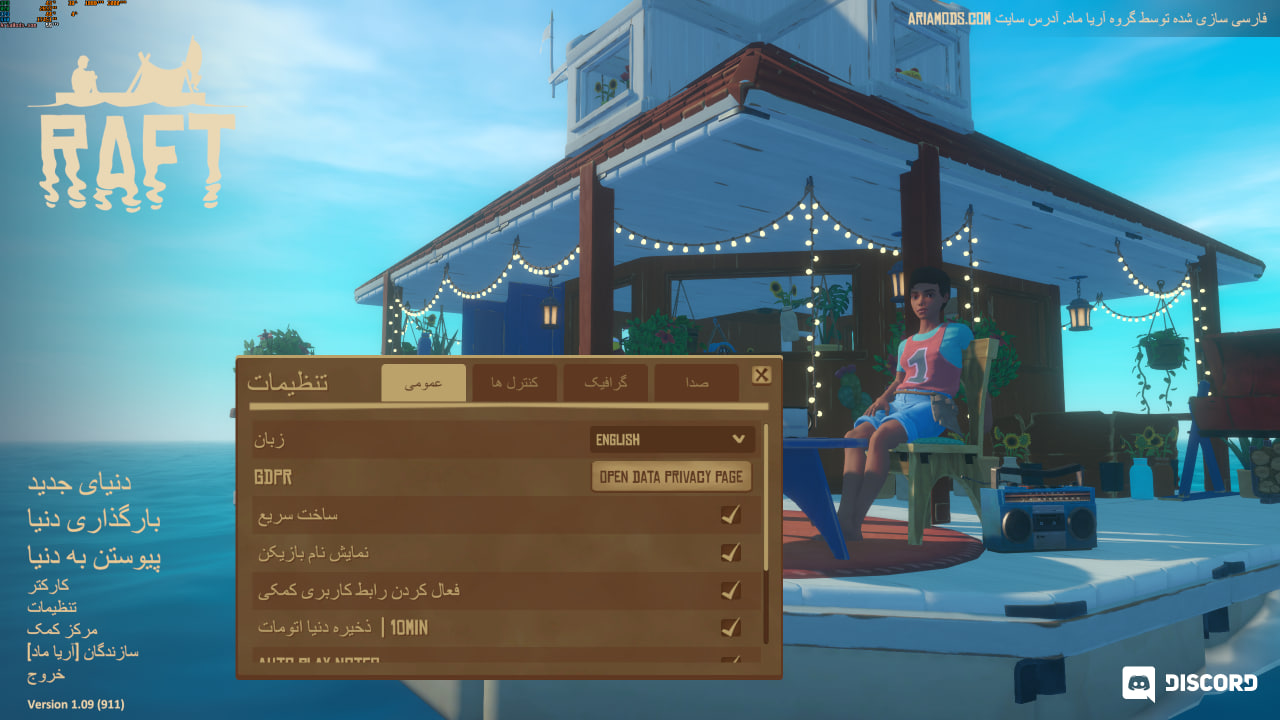Open the Discord link
The width and height of the screenshot is (1280, 720).
pos(1190,683)
